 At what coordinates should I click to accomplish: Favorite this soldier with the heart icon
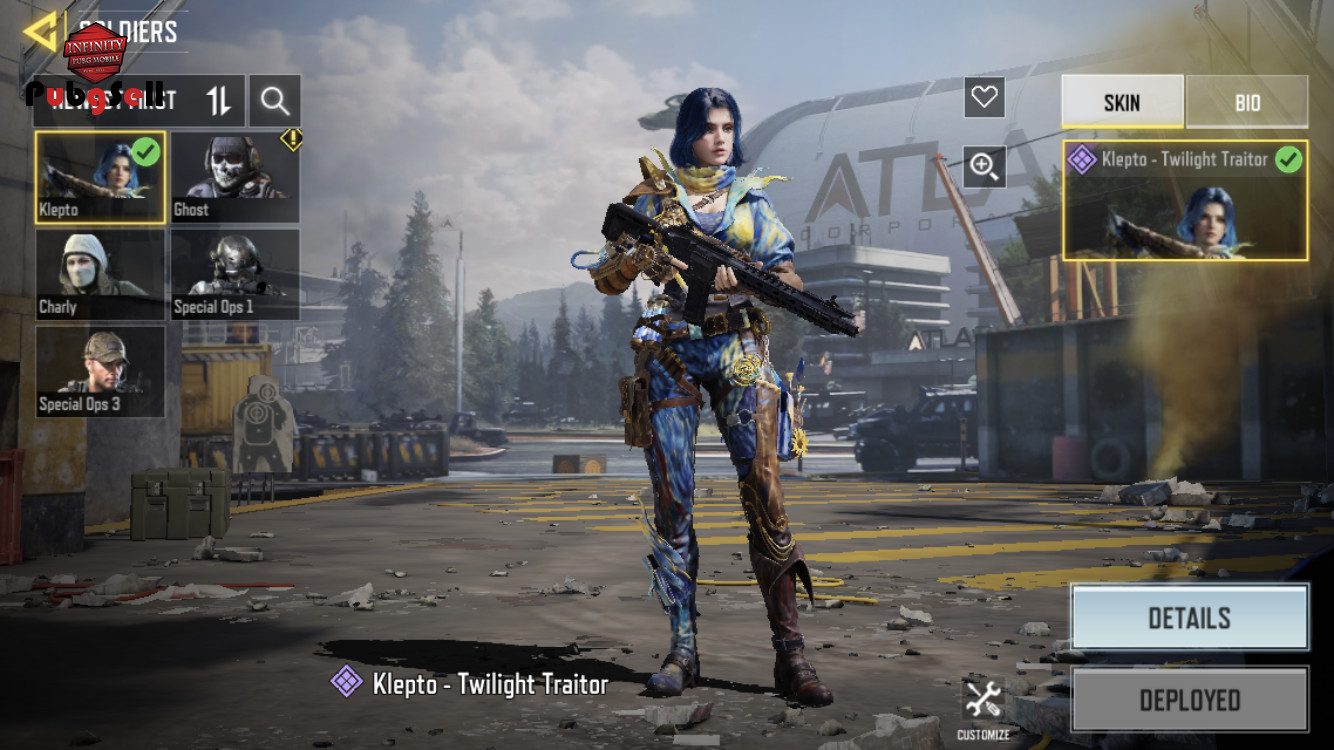pos(984,97)
